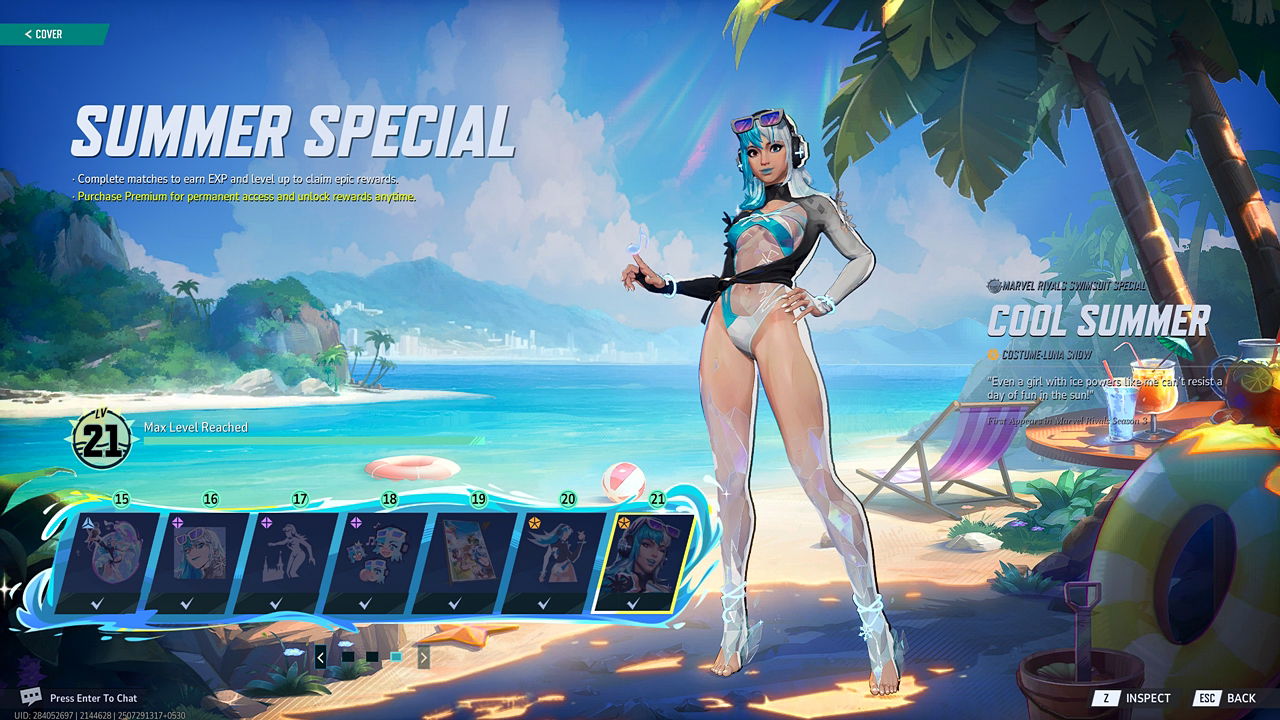The image size is (1280, 720).
Task: Inspect the Cool Summer costume
Action: coord(1131,698)
